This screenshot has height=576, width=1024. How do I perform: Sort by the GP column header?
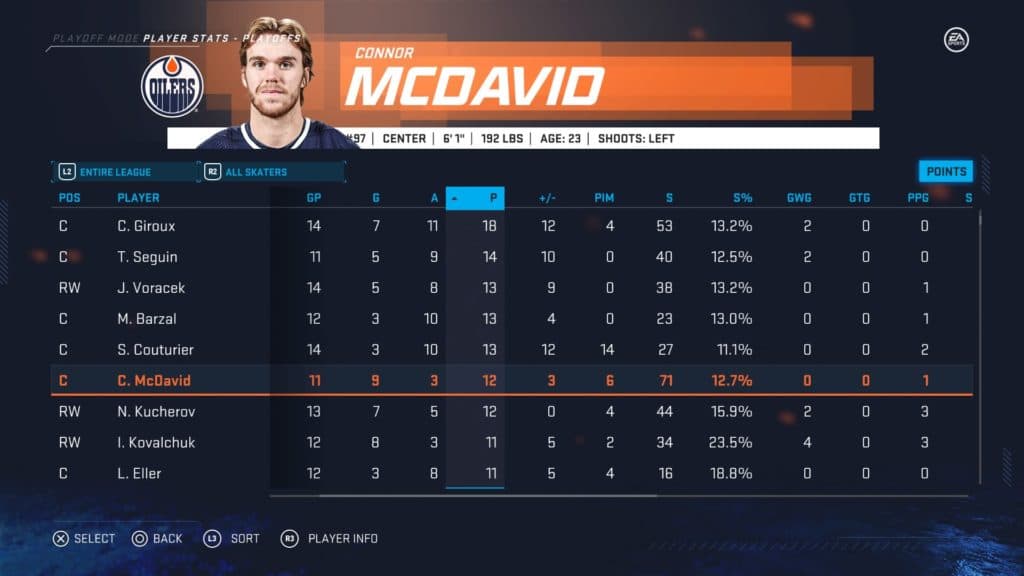click(x=313, y=198)
